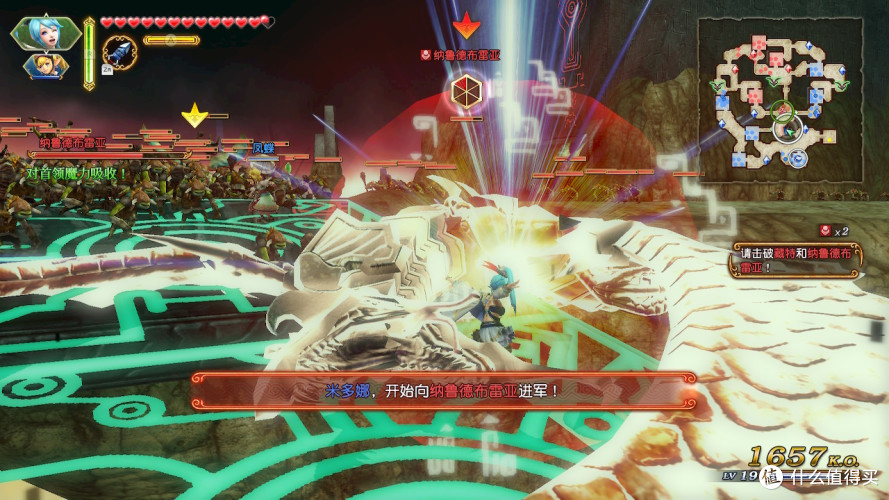Image resolution: width=889 pixels, height=500 pixels.
Task: Click the red advance message banner
Action: point(444,389)
